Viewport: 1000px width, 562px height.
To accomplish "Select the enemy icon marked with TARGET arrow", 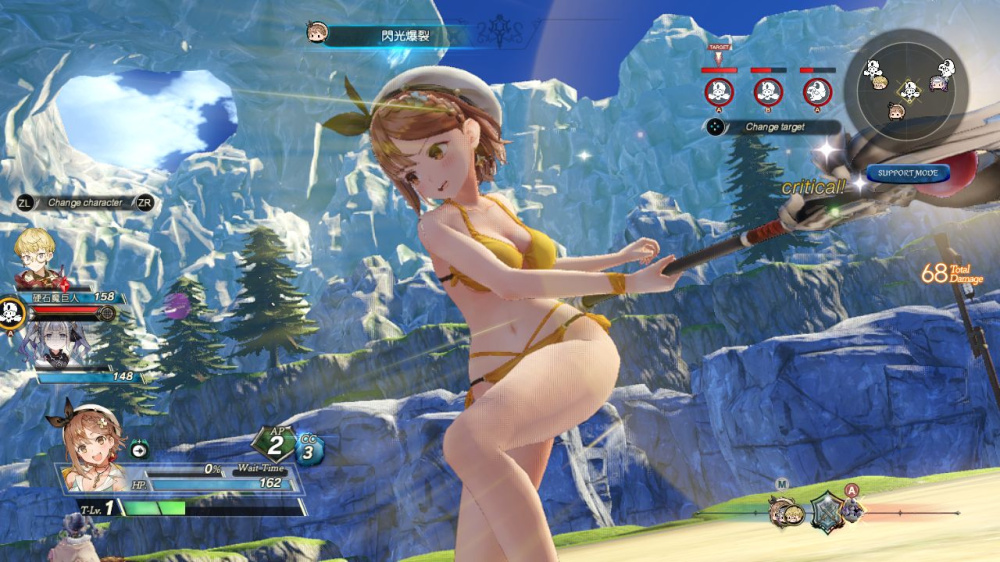I will tap(718, 92).
